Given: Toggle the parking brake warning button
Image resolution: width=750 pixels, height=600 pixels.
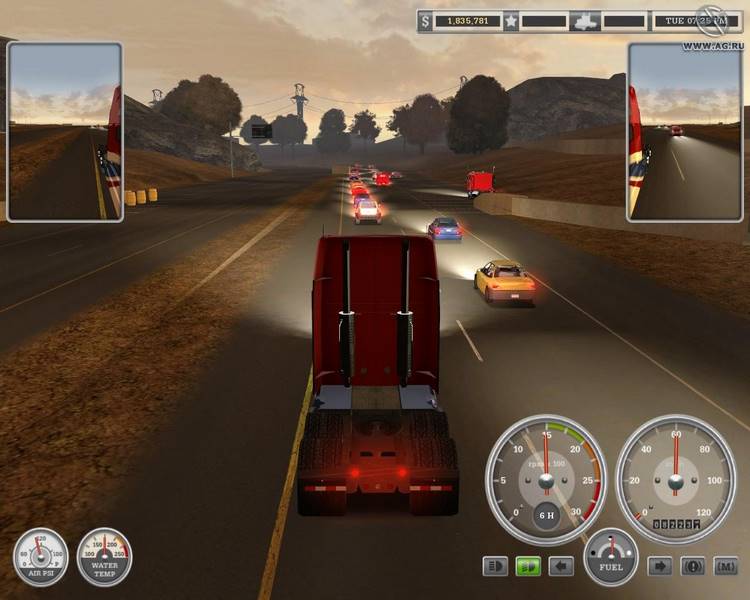Looking at the screenshot, I should click(x=693, y=567).
